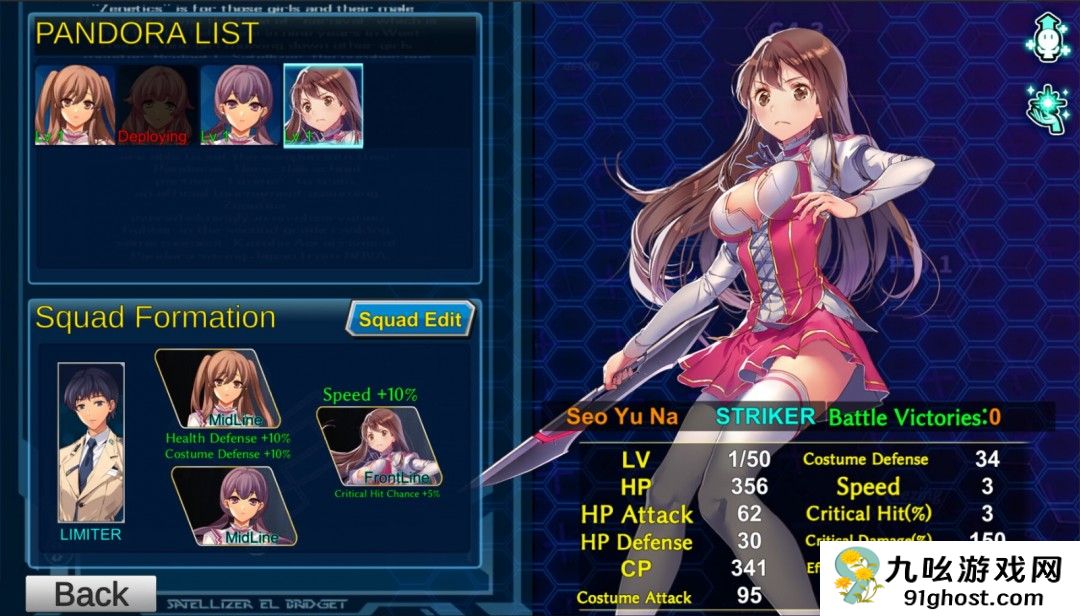Select the highlighted Seo Yu Na list portrait
Viewport: 1080px width, 616px height.
click(x=323, y=105)
